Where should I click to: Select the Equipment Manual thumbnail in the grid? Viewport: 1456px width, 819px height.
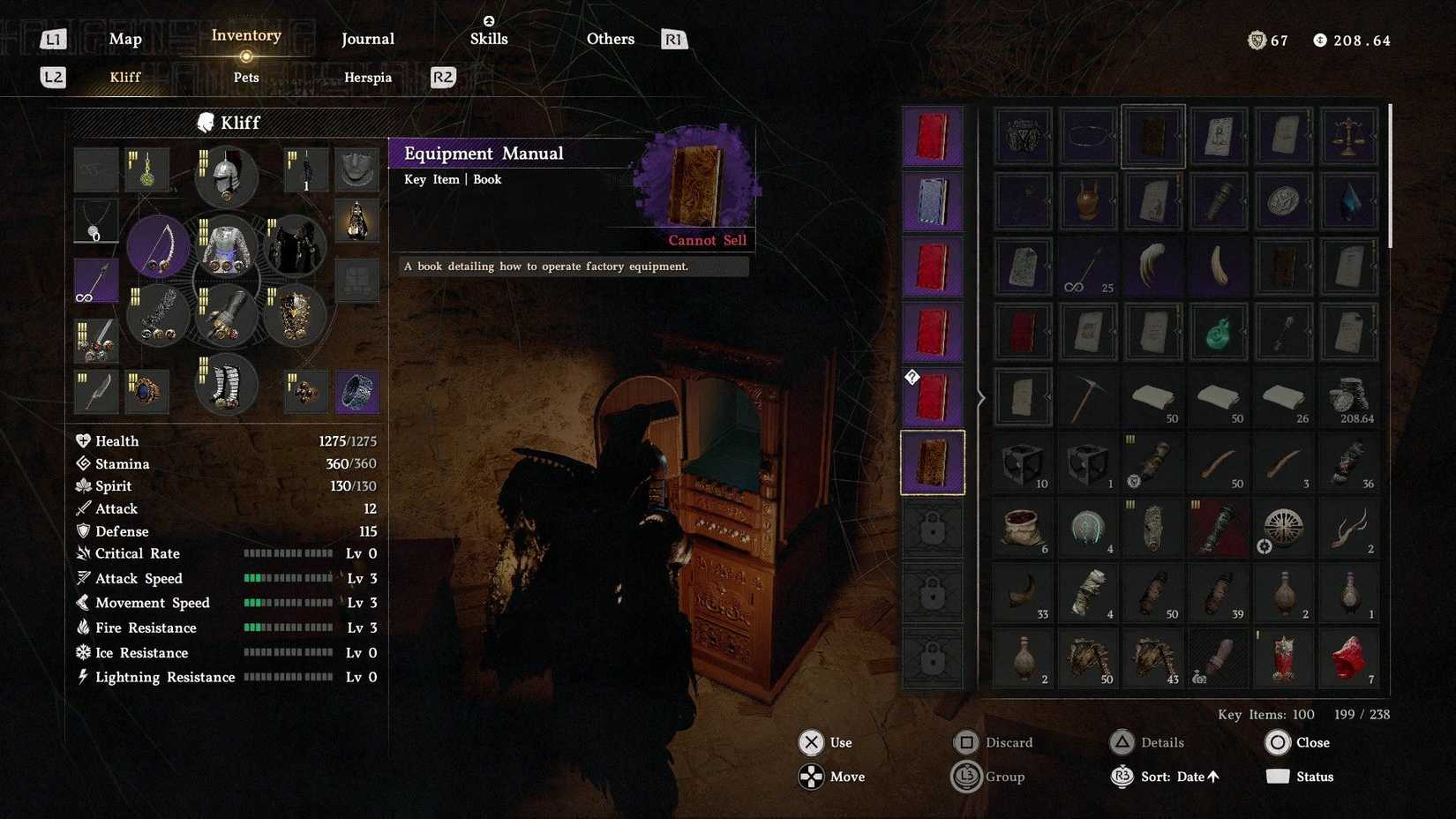(1153, 135)
